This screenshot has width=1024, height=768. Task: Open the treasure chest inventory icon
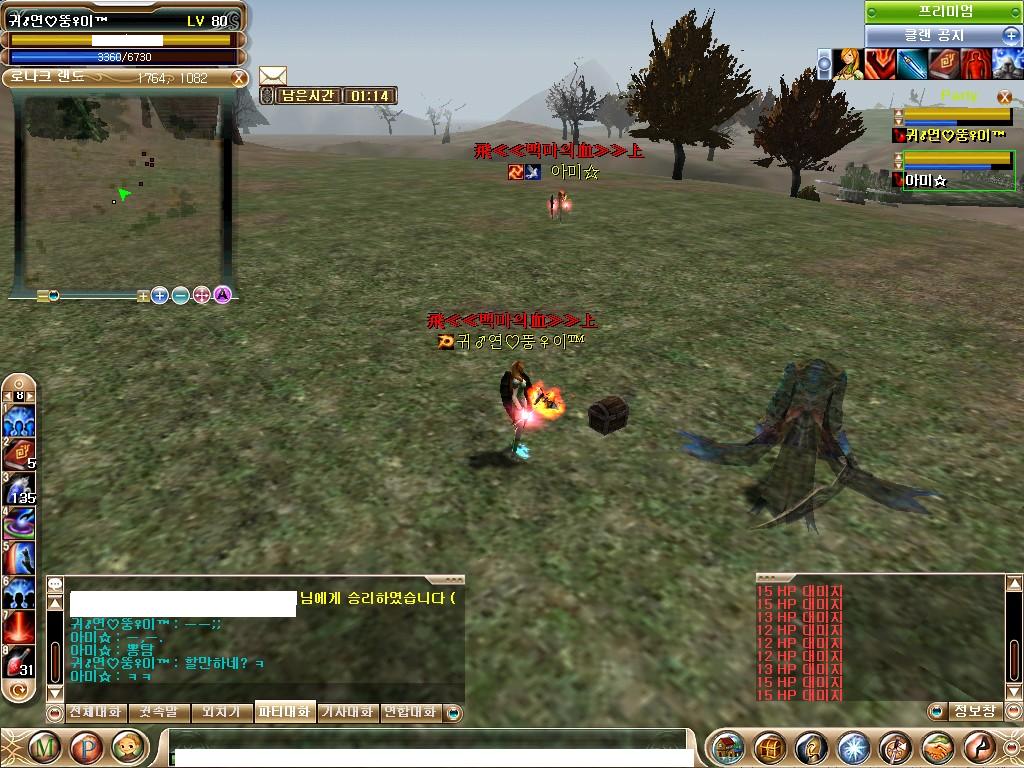point(770,747)
